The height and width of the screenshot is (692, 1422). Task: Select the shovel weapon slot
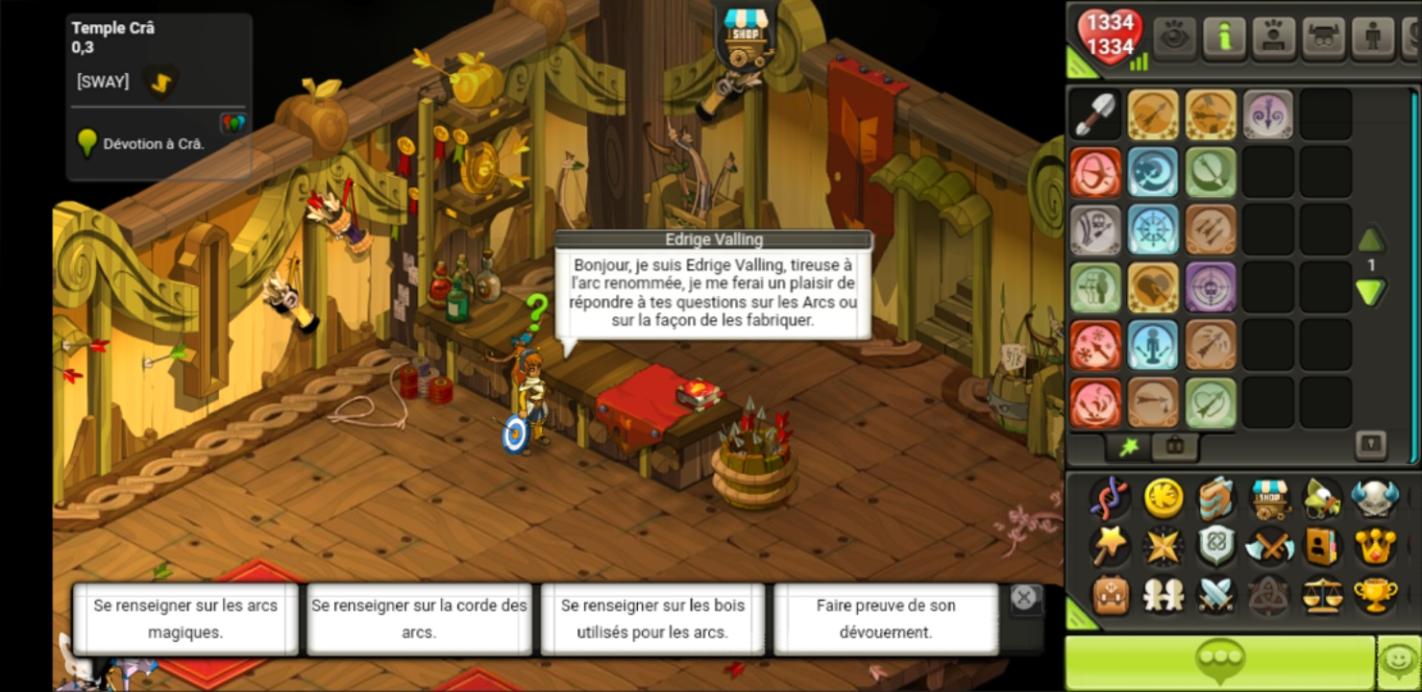[x=1095, y=114]
